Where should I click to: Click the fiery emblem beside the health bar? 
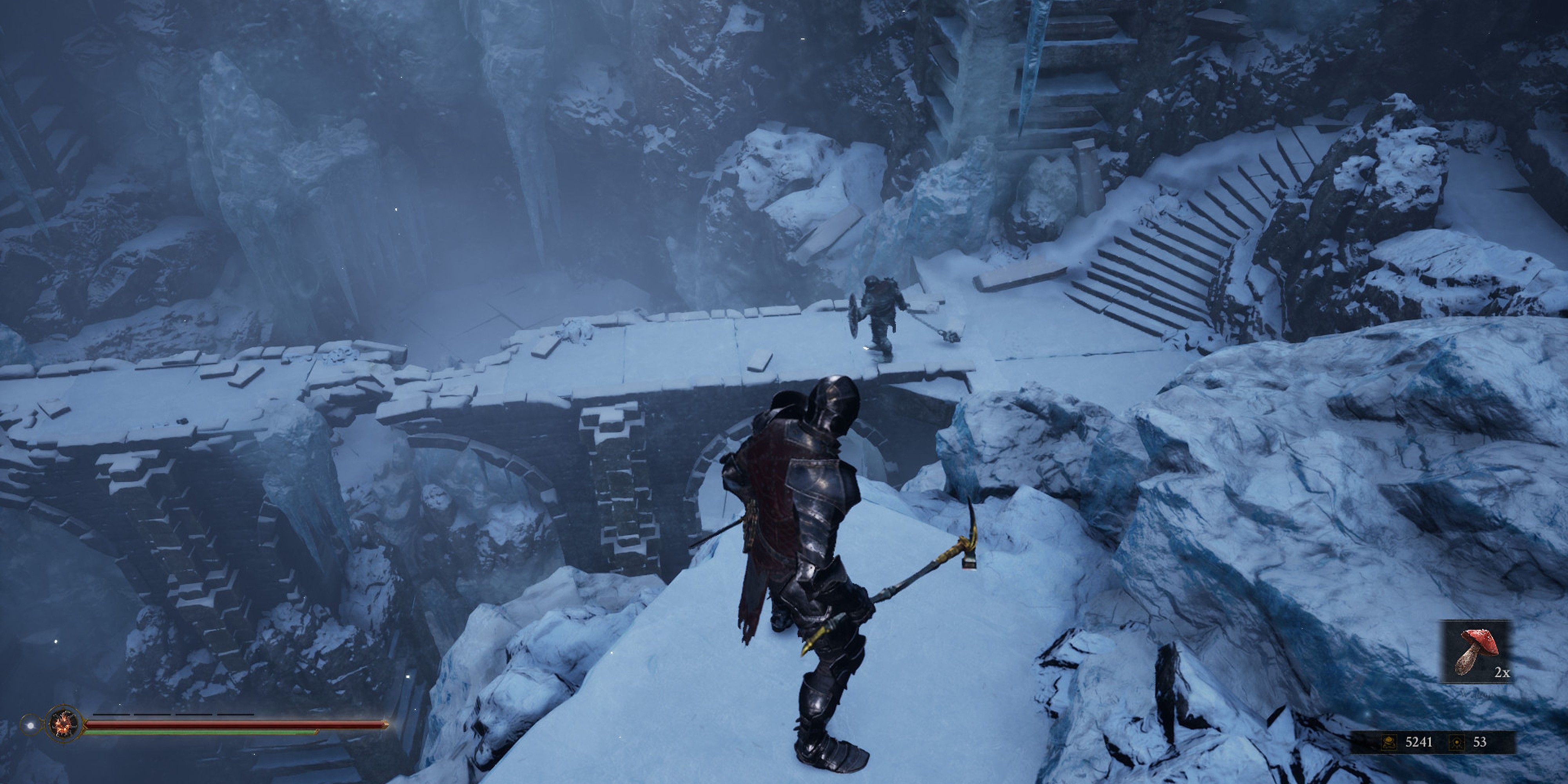[x=63, y=724]
